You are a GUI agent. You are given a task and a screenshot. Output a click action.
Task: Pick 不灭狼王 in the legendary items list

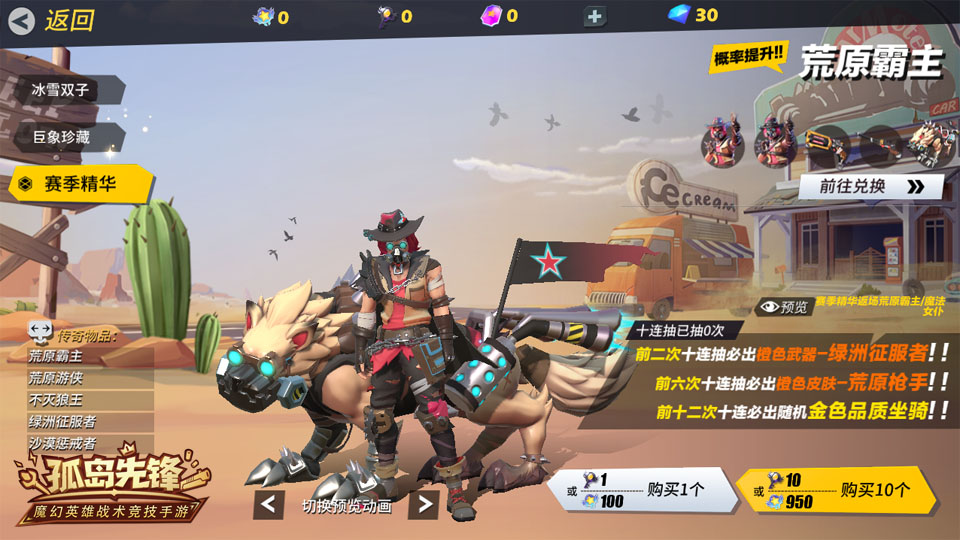pos(56,400)
